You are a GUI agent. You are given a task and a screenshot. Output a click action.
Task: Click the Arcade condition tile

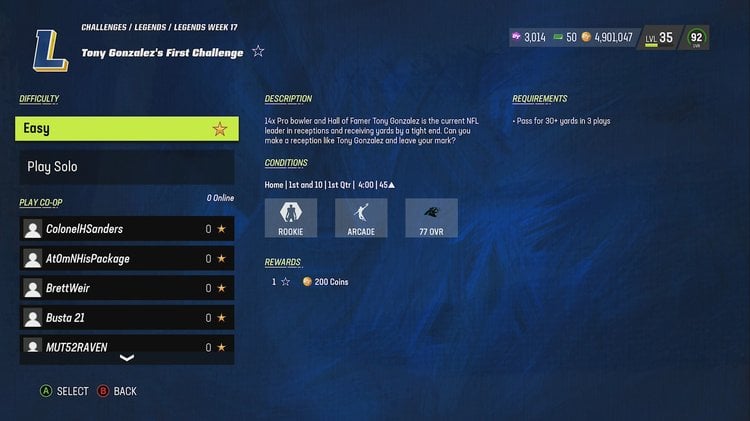click(361, 218)
